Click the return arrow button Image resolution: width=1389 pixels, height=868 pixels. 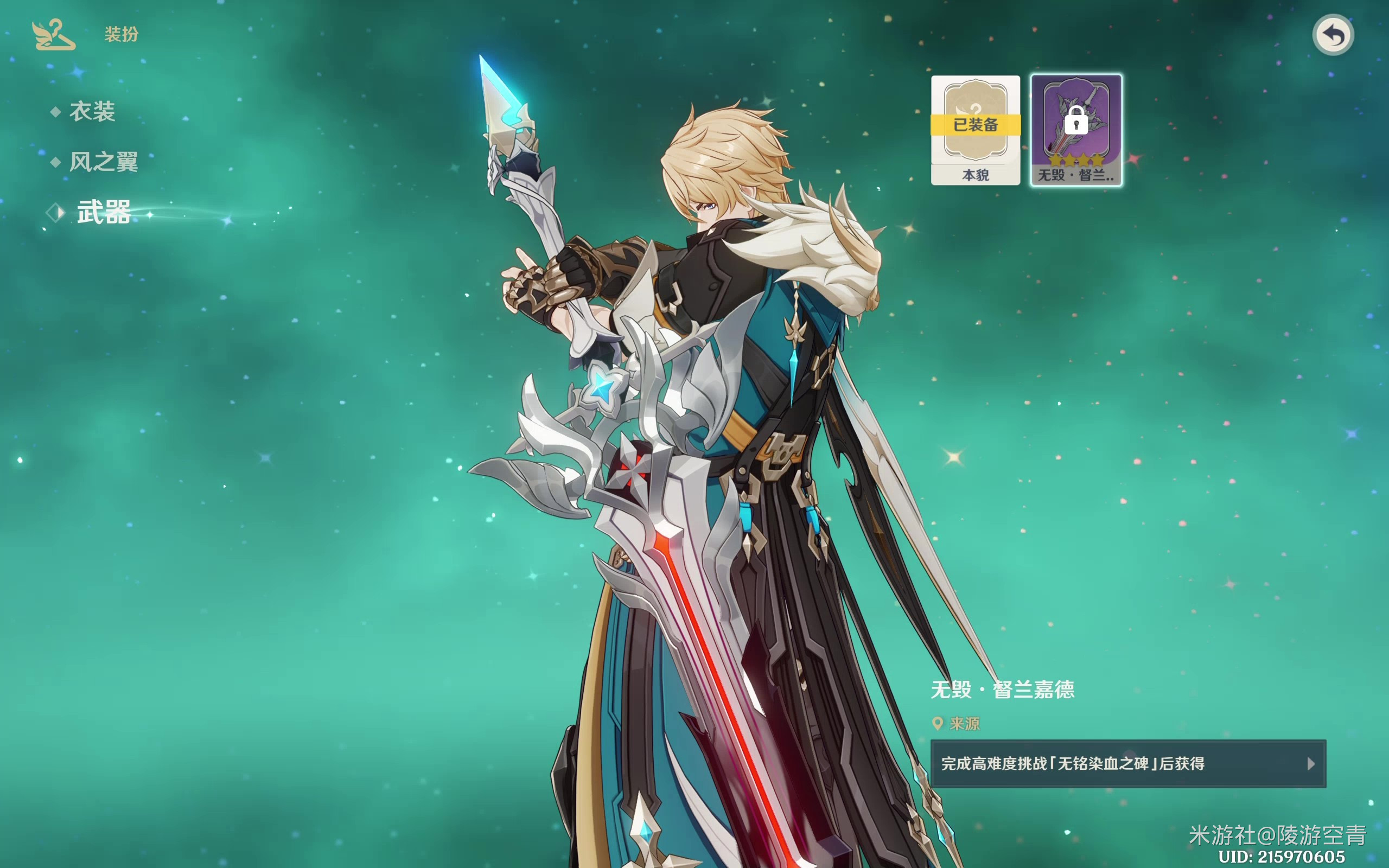[x=1333, y=35]
